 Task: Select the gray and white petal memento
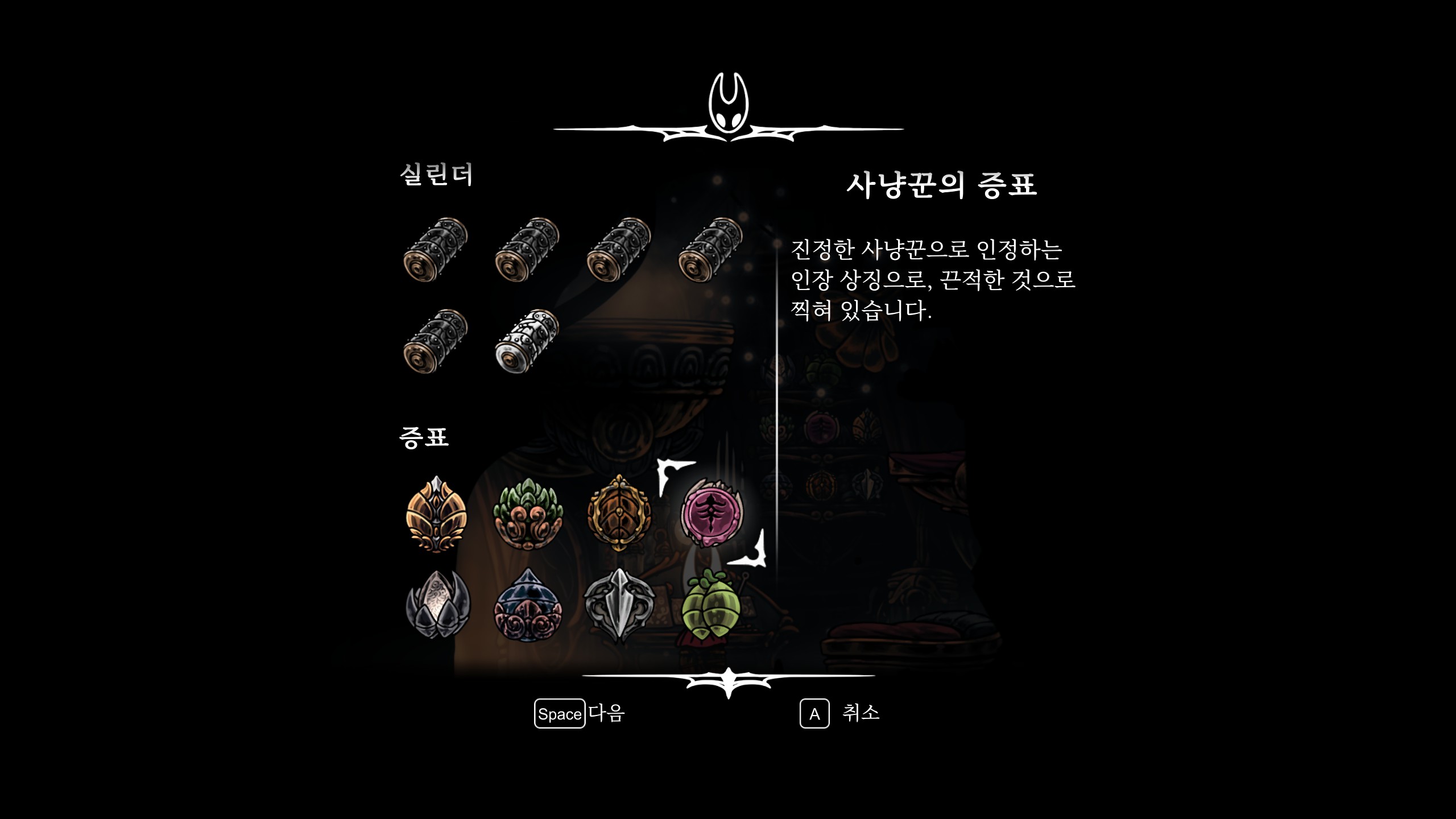coord(436,605)
